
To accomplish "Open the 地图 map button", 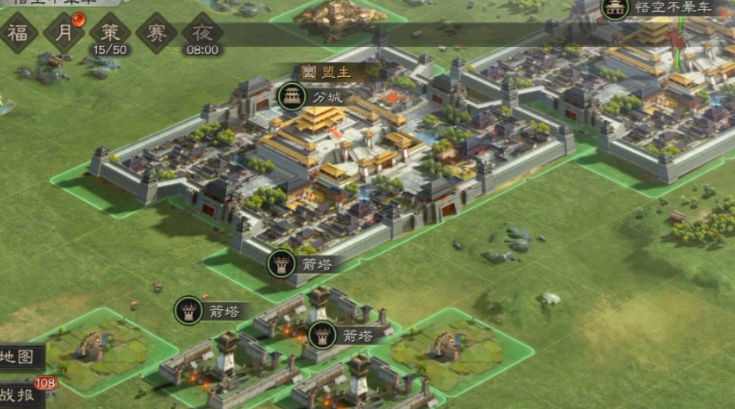I will tap(20, 355).
